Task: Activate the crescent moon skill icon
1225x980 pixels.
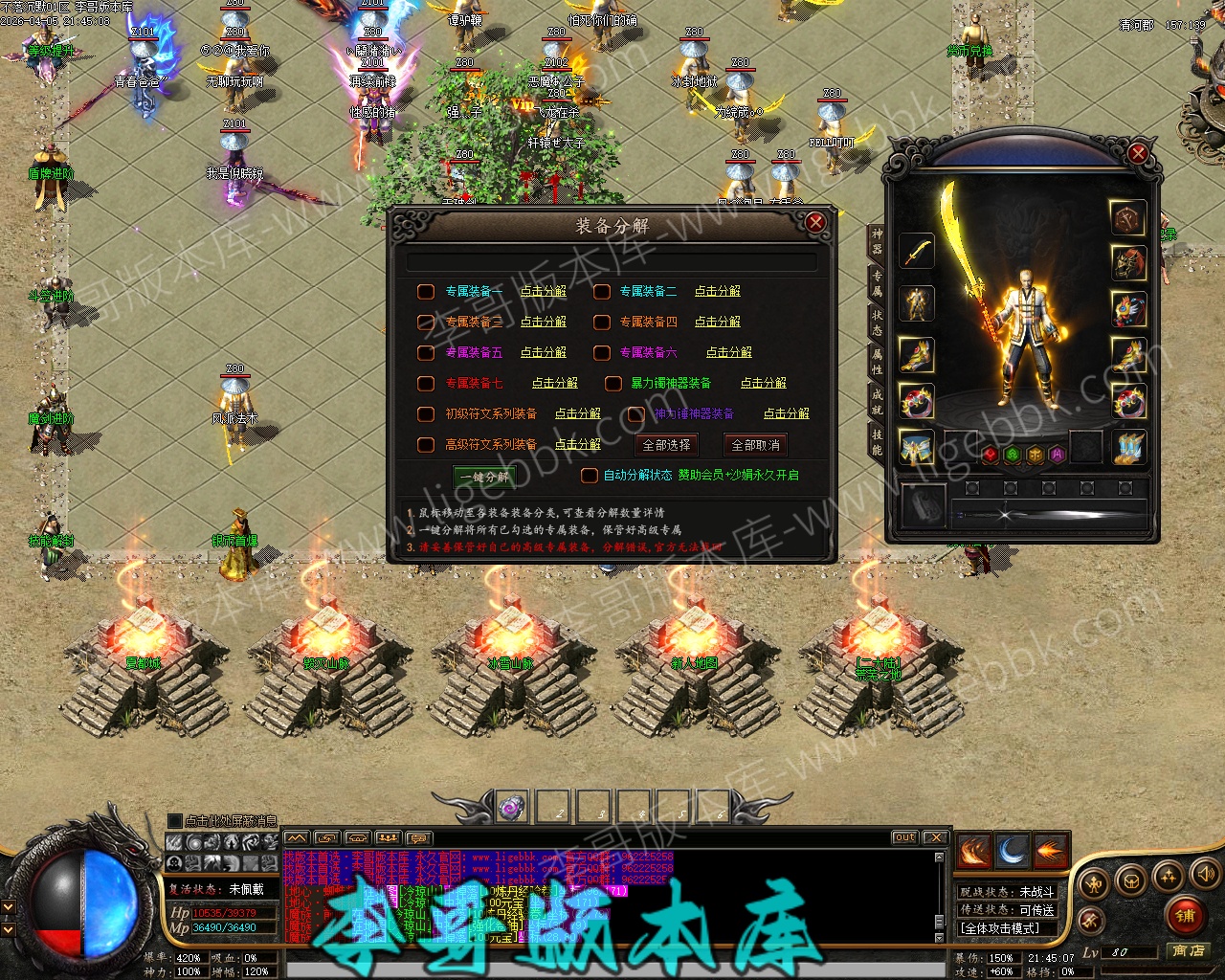Action: pyautogui.click(x=1013, y=850)
